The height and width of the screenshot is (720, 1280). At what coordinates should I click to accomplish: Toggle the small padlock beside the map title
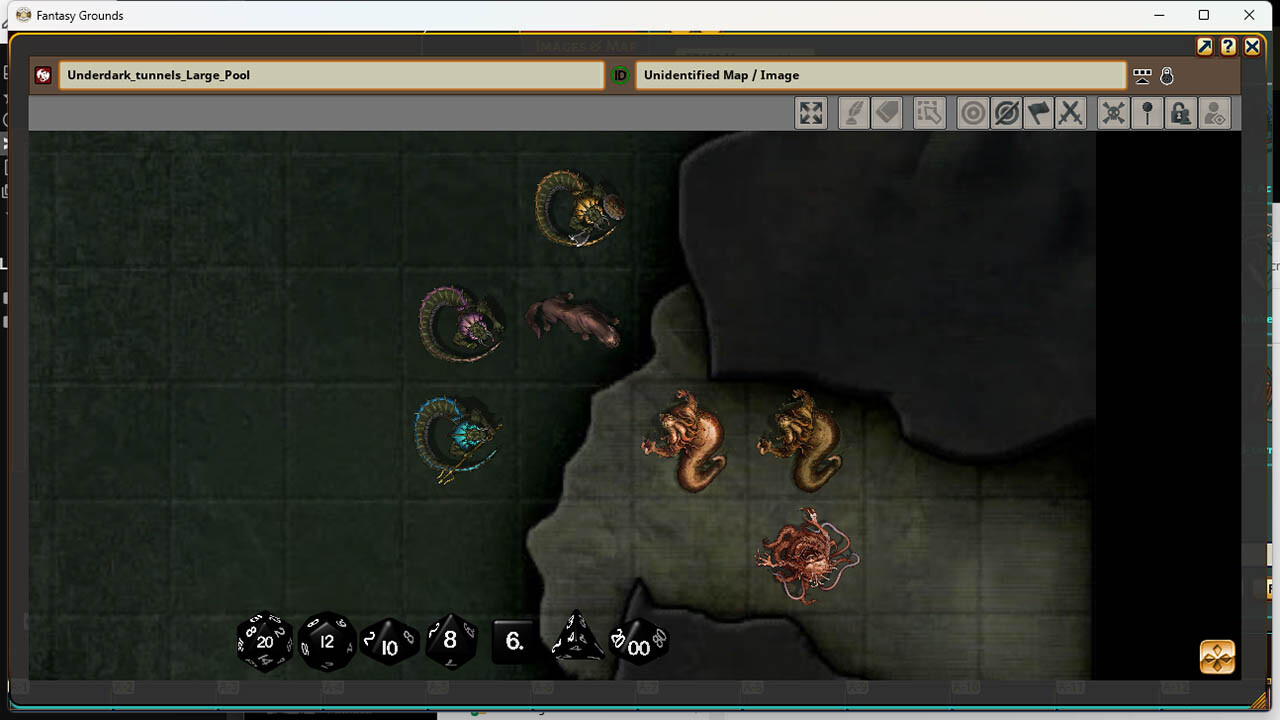point(1167,75)
